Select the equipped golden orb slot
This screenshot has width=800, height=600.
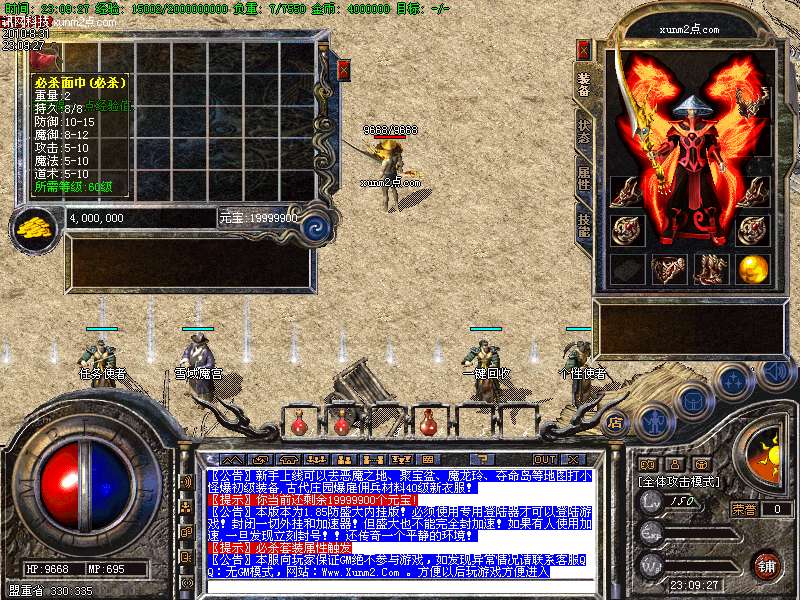[752, 268]
